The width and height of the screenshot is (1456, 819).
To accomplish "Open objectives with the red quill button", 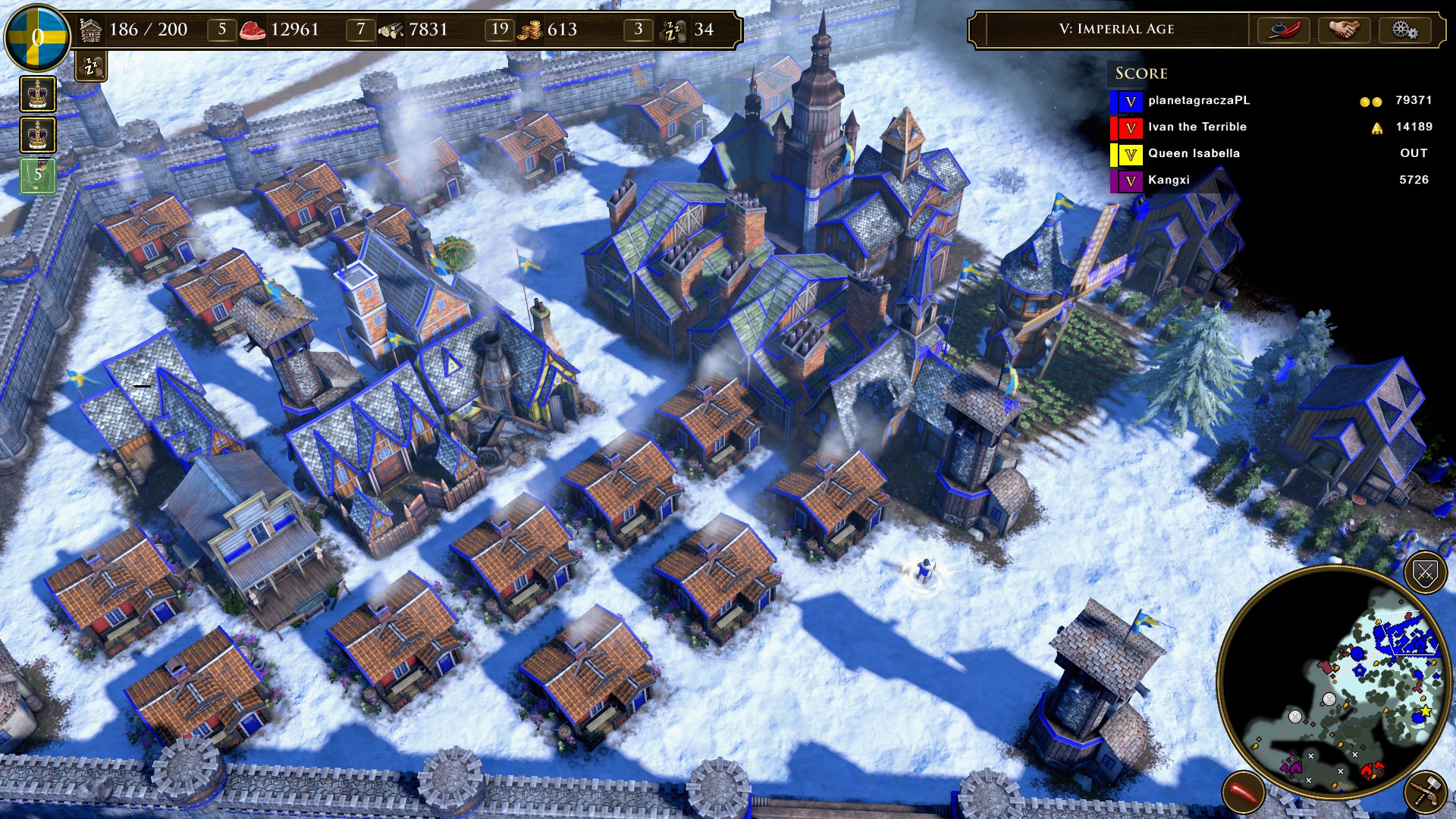I will (x=1285, y=30).
